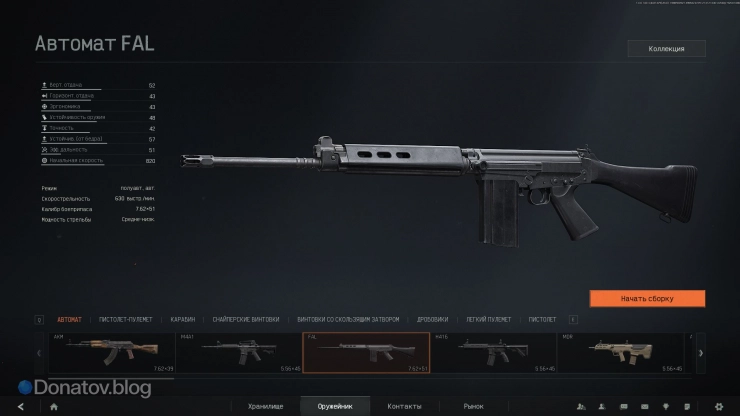The width and height of the screenshot is (740, 416).
Task: Open the Рынок market tab
Action: tap(473, 406)
